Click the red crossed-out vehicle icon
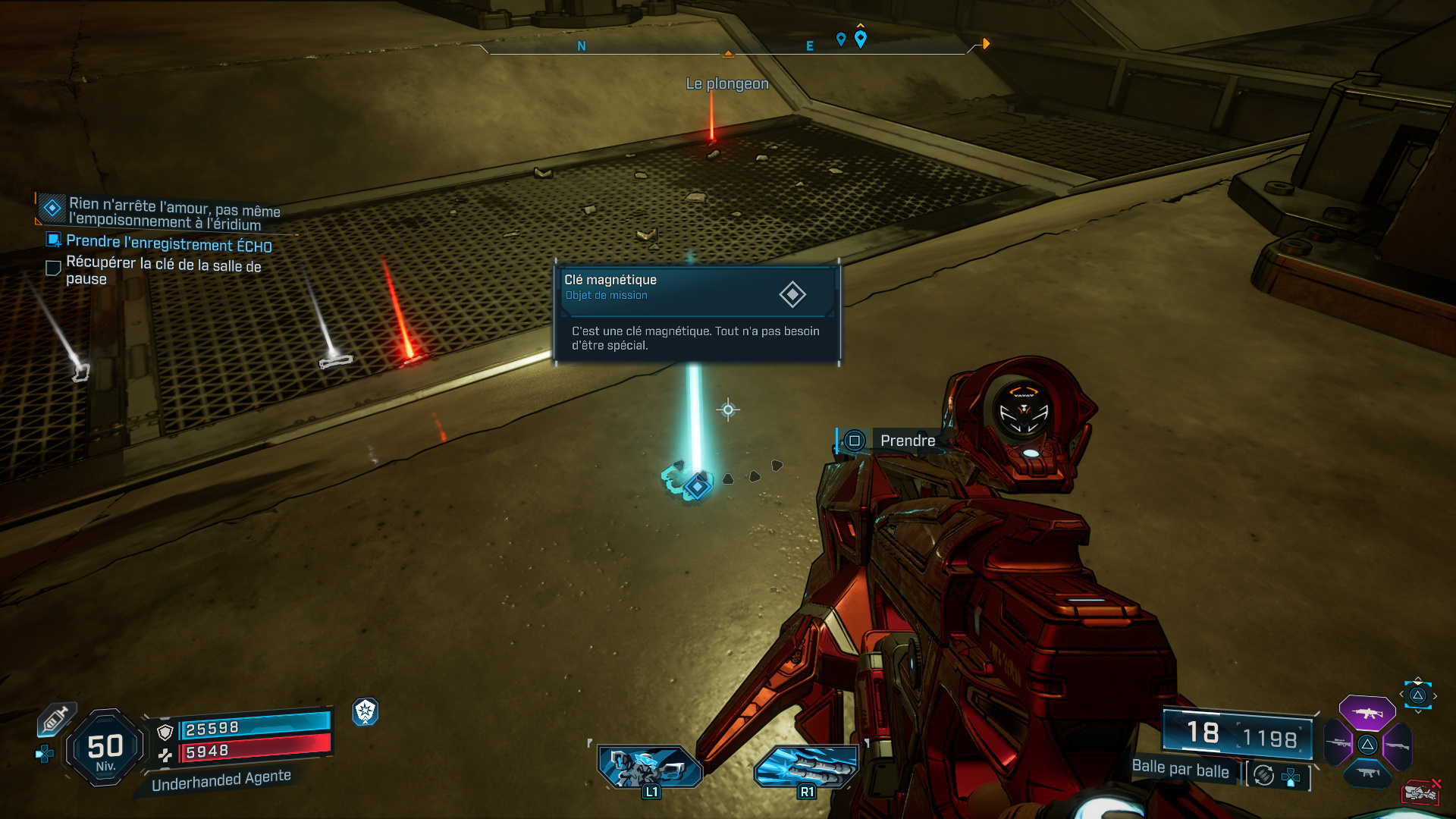1456x819 pixels. click(1420, 792)
